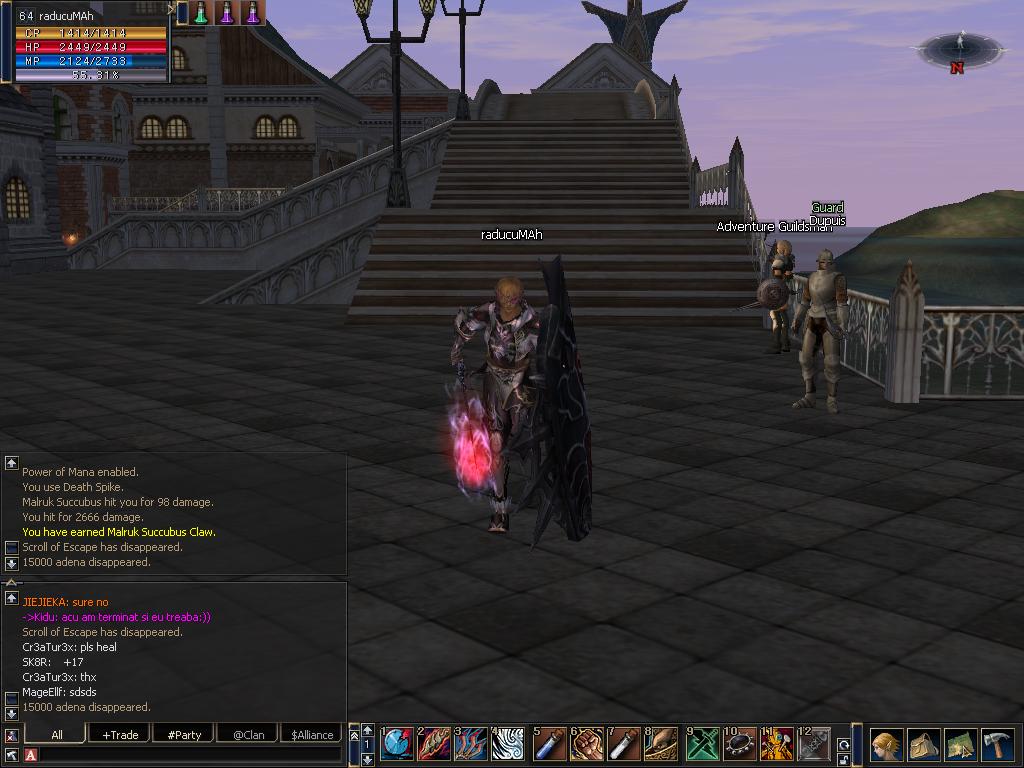The image size is (1024, 768).
Task: Open the inventory bag icon
Action: (x=923, y=745)
